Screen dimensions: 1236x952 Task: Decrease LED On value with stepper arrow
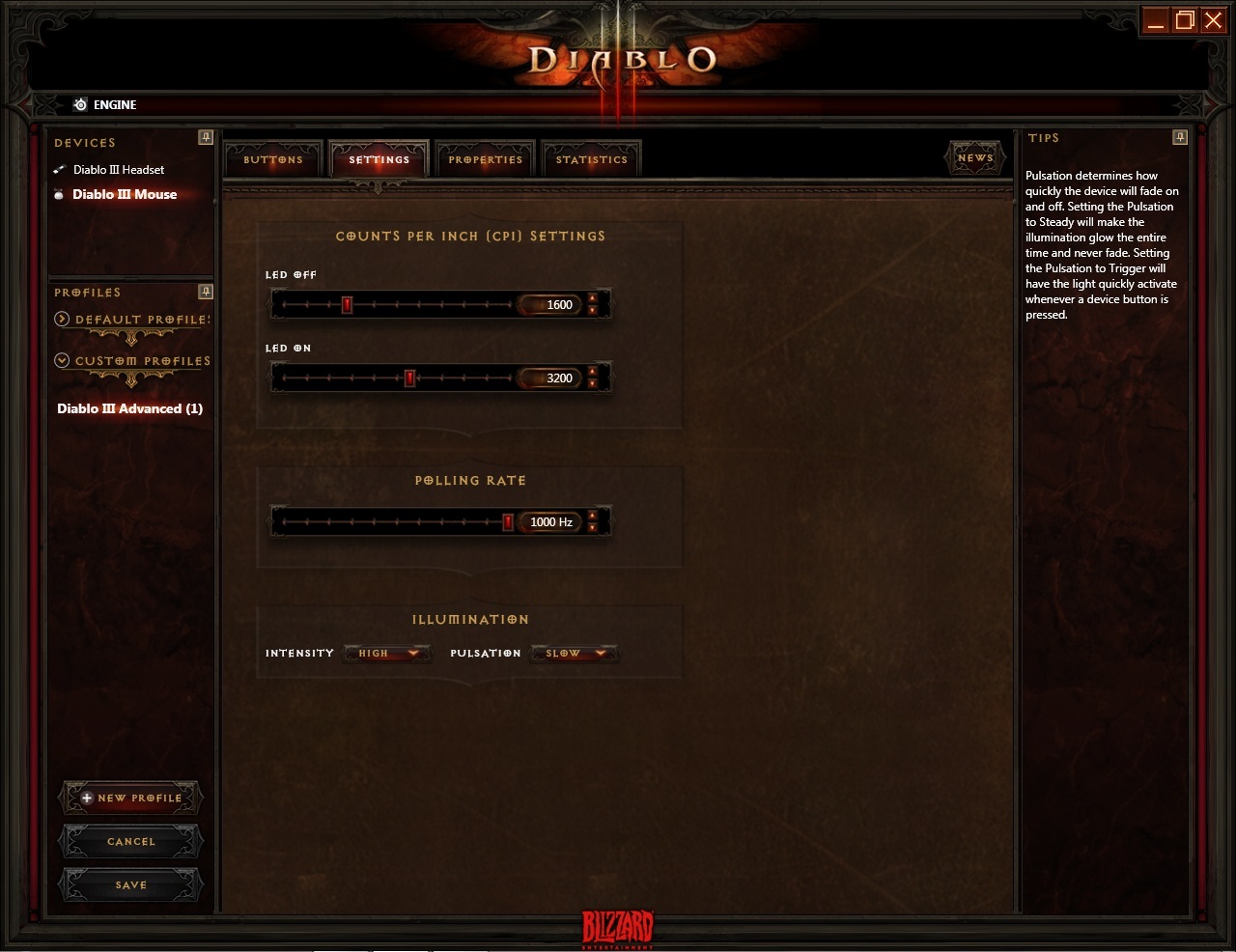593,383
